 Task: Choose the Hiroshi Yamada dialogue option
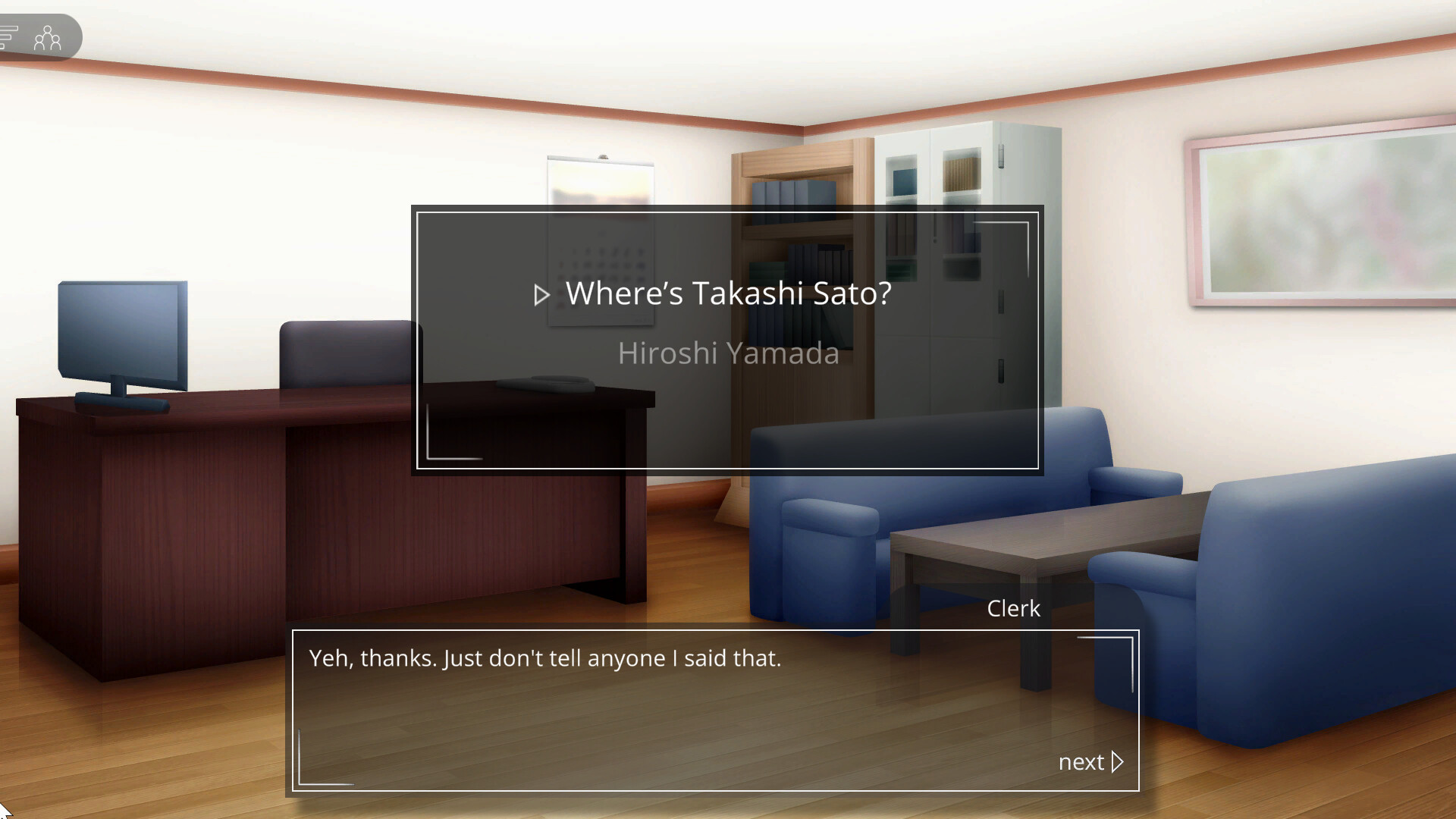coord(728,353)
